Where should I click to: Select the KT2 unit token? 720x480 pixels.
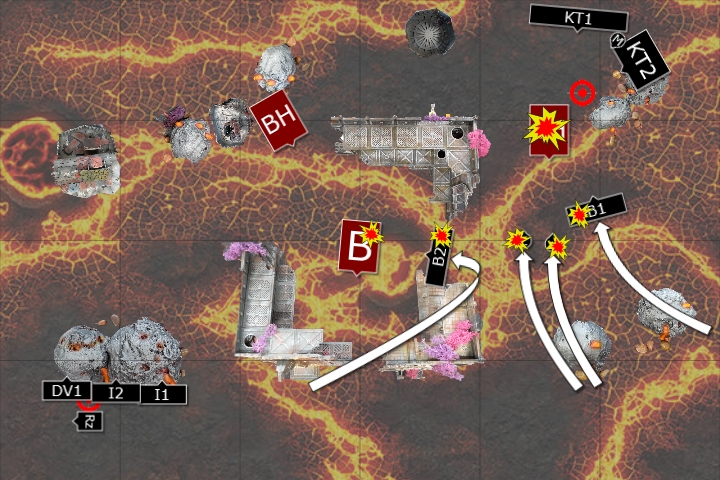[641, 60]
